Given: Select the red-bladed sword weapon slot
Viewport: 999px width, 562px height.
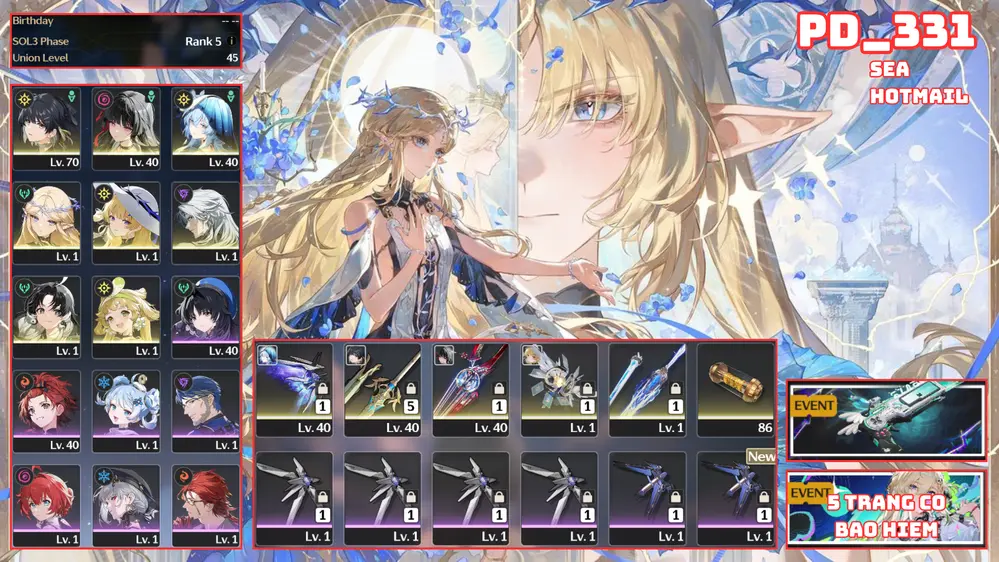Looking at the screenshot, I should (x=470, y=388).
